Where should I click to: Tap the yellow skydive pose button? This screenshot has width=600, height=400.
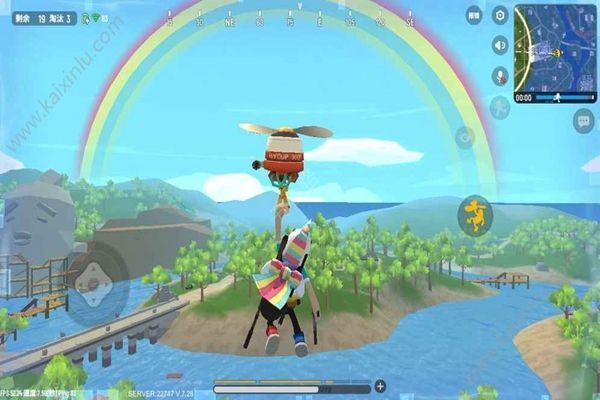[x=474, y=213]
